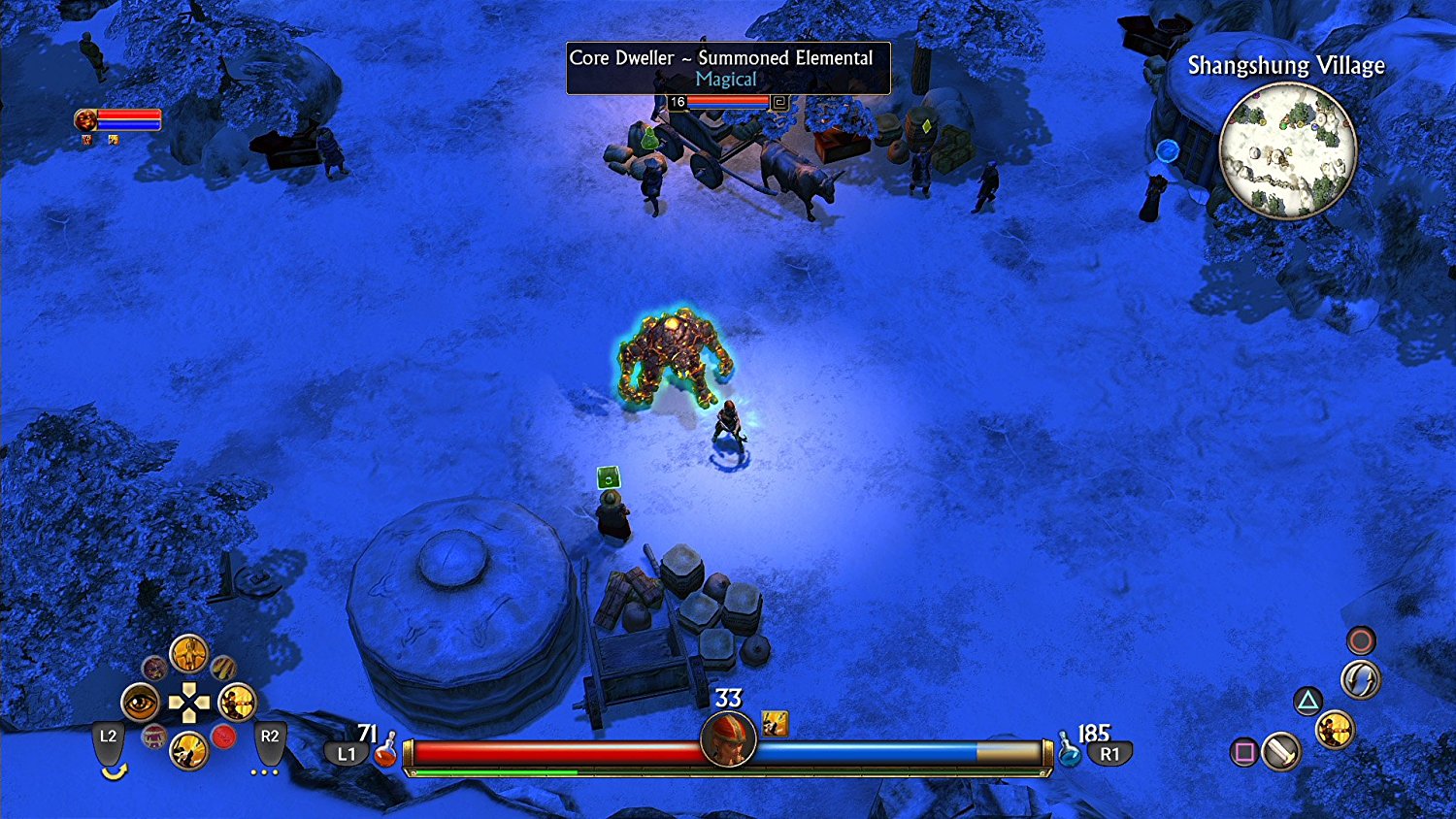
Task: Select the warrior skill right of the d-pad
Action: tap(237, 703)
